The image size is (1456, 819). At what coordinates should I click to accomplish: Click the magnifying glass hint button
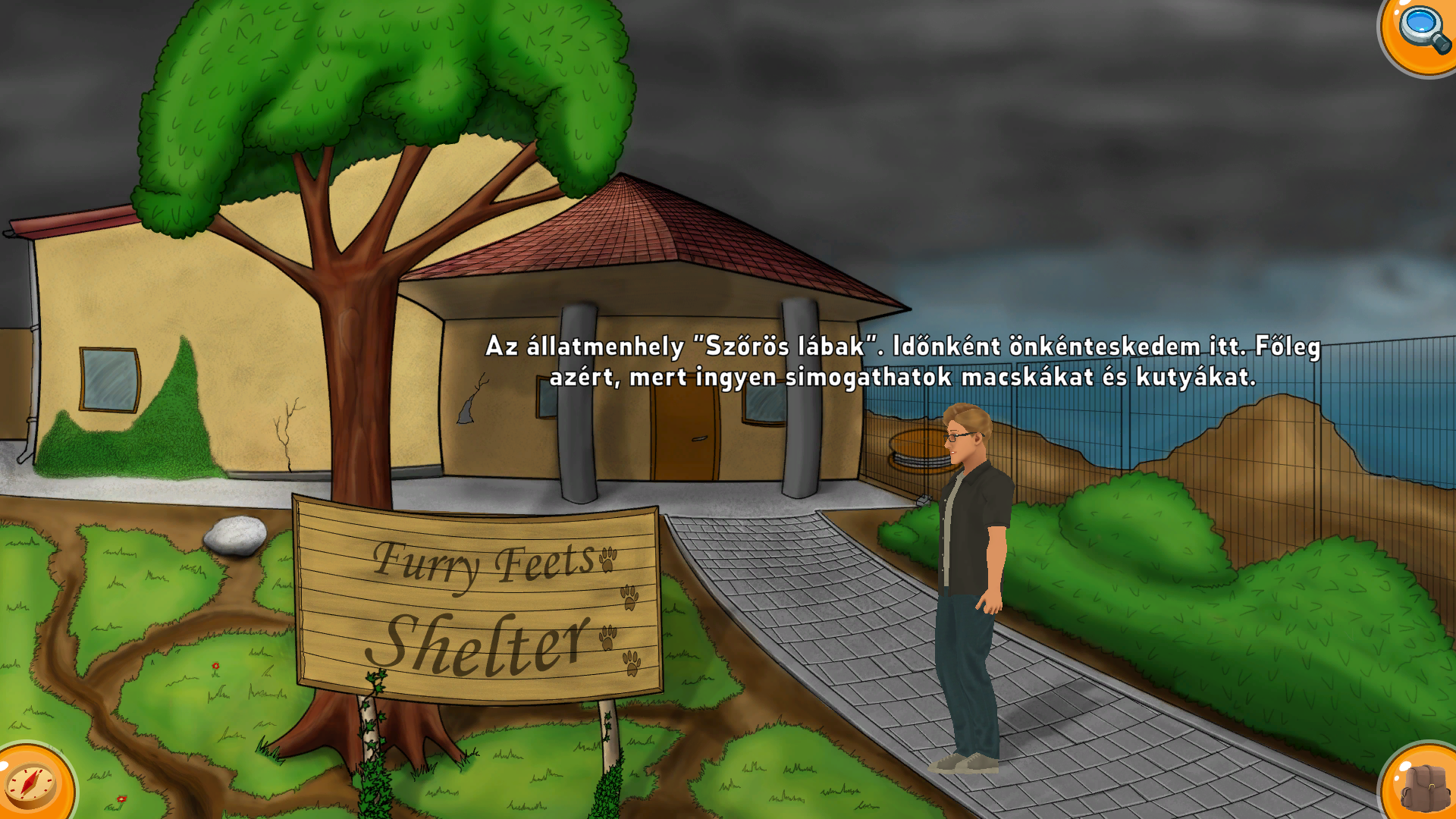click(1422, 30)
